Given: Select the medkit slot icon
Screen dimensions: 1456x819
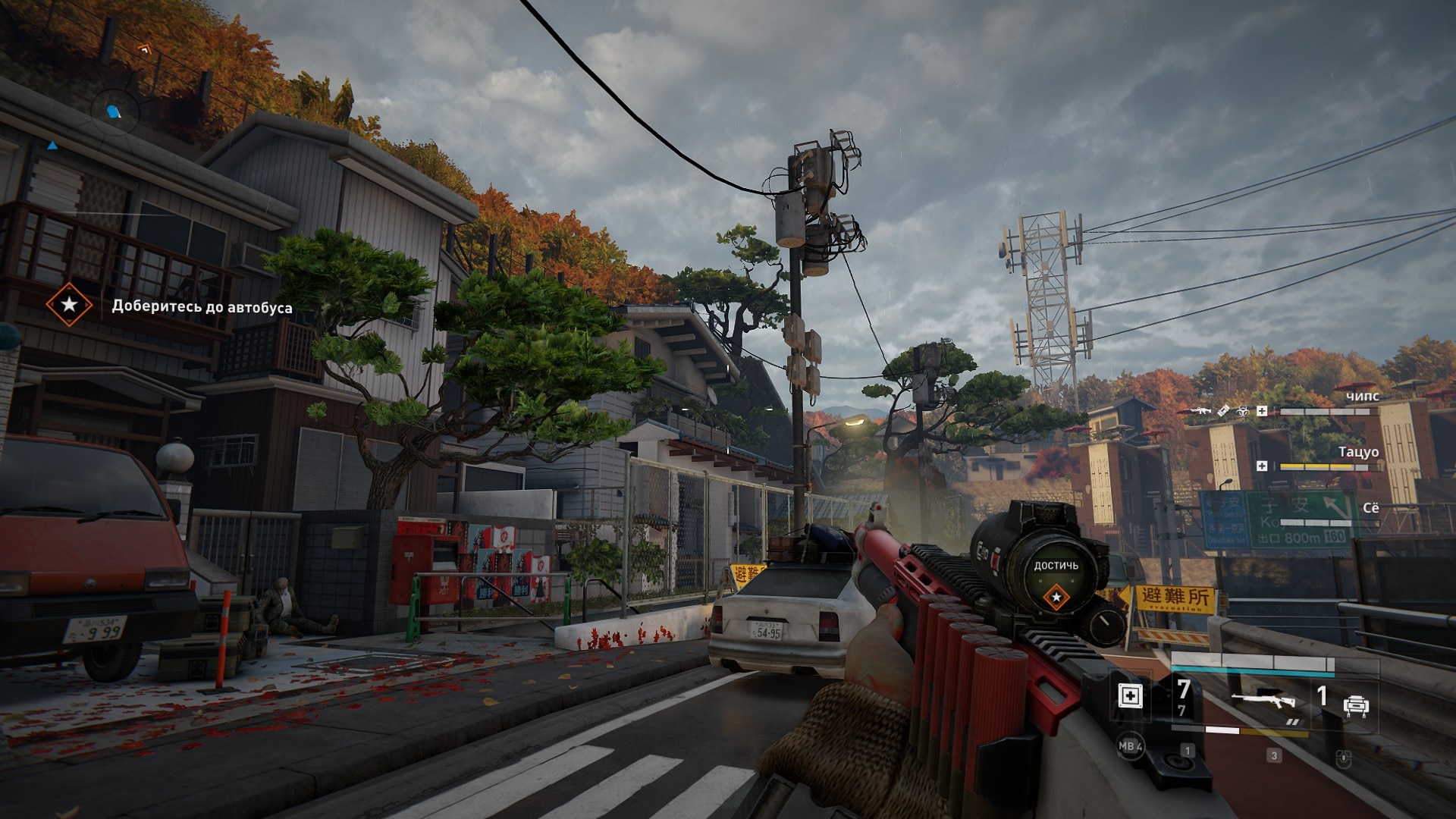Looking at the screenshot, I should tap(1130, 695).
